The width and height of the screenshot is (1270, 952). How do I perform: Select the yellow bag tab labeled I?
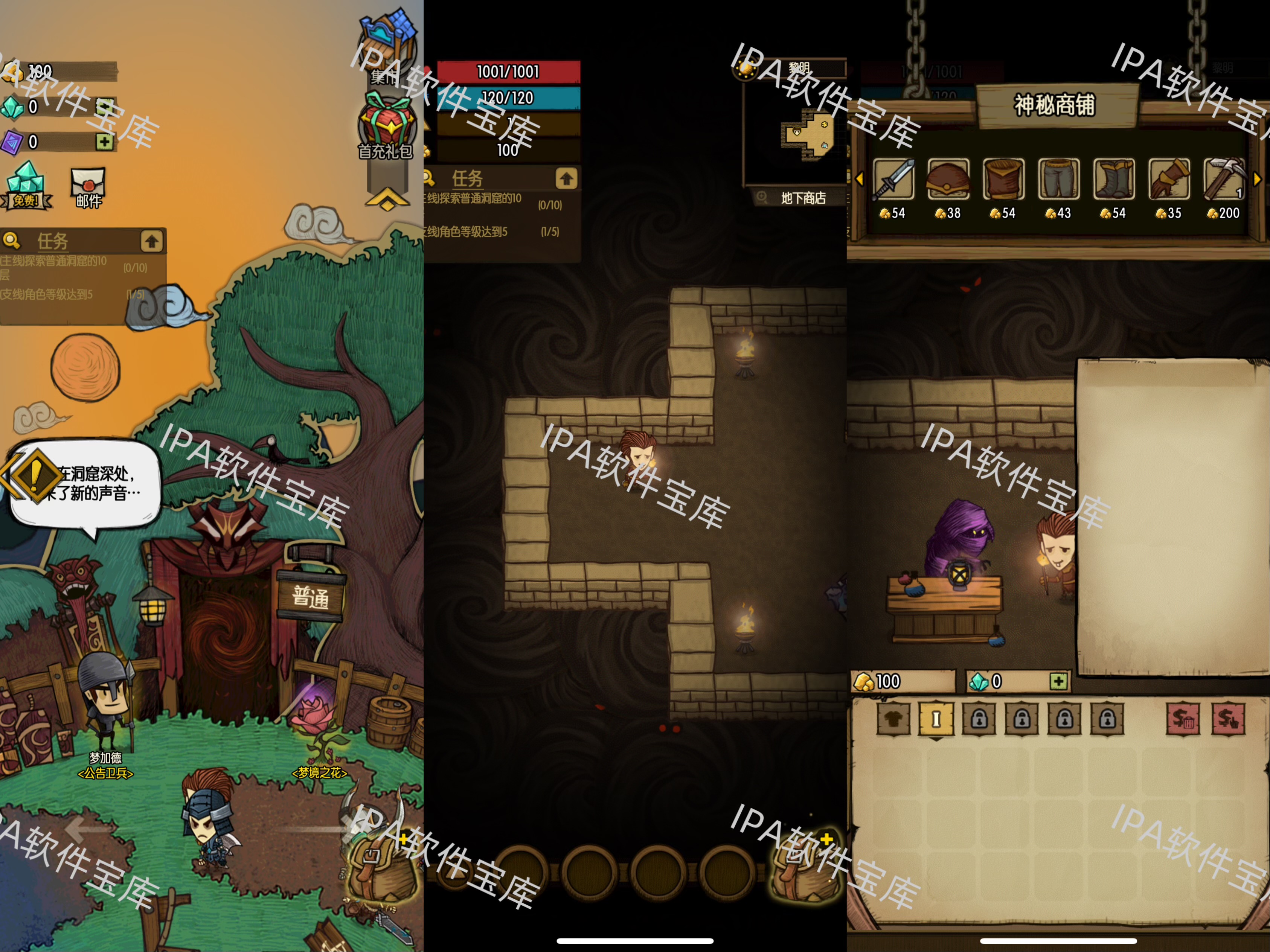coord(936,718)
